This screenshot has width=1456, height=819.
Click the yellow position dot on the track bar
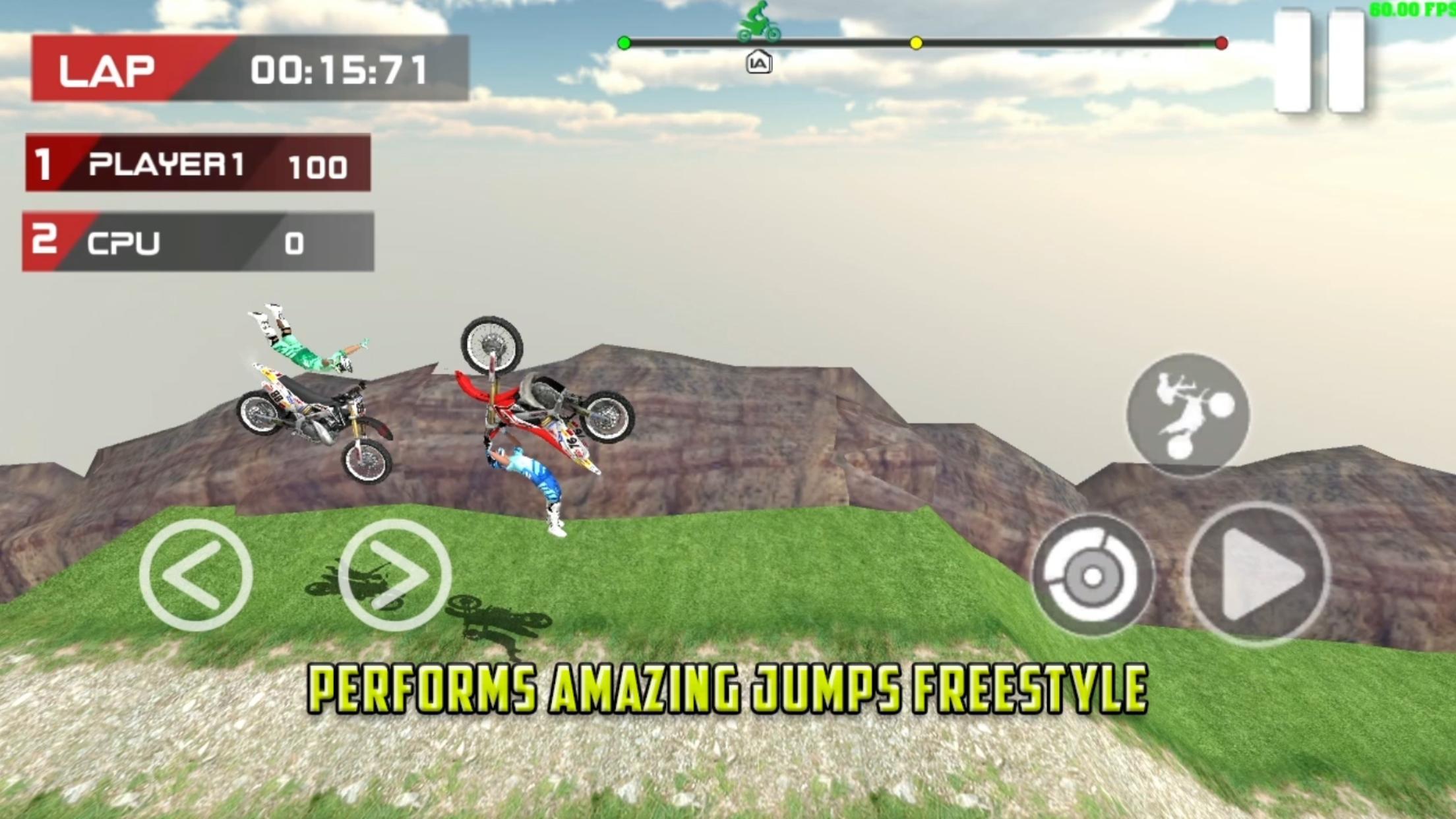[915, 42]
